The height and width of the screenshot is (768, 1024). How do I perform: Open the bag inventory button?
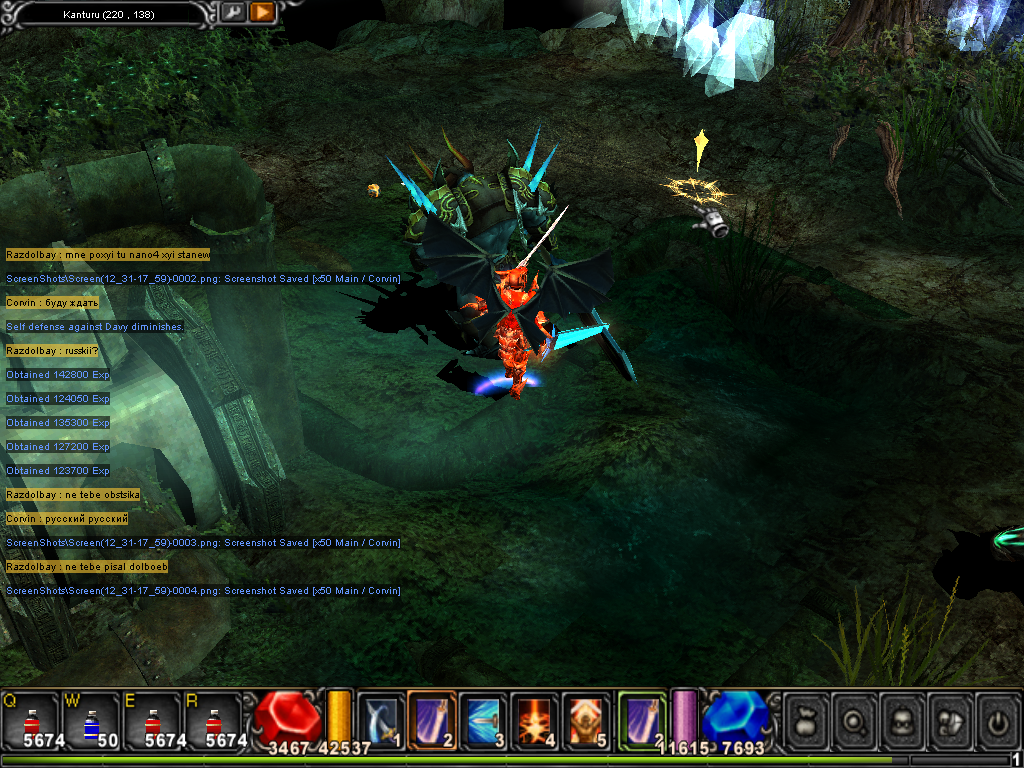pos(806,720)
